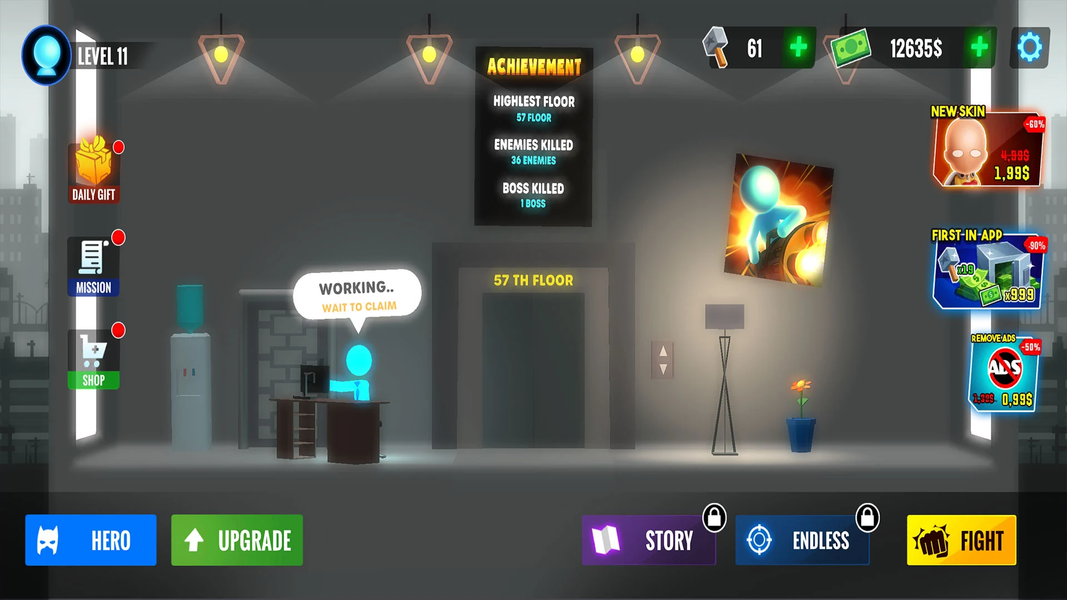Open the Hero selection menu
Viewport: 1067px width, 600px height.
[91, 541]
